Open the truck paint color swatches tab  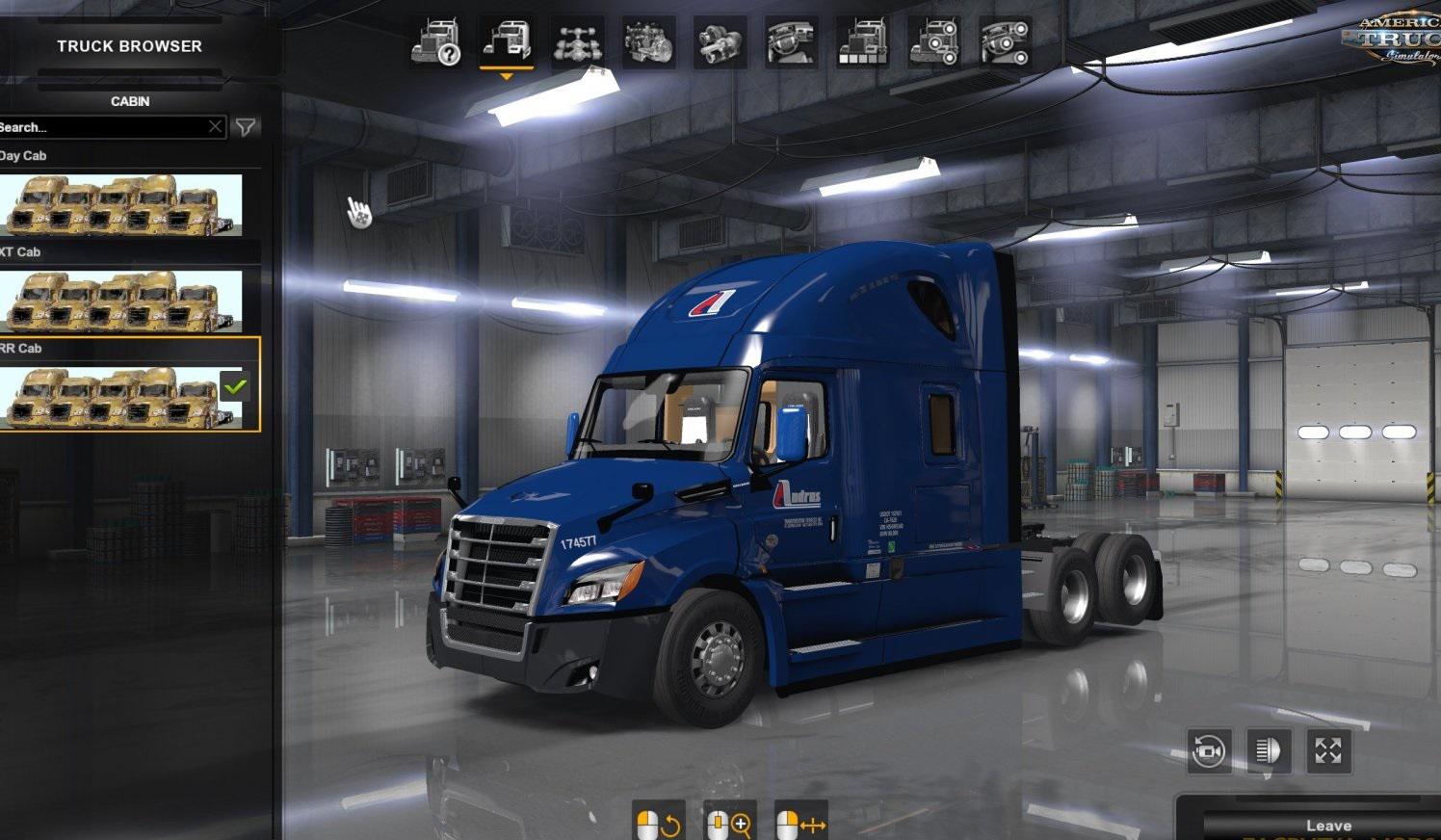tap(863, 43)
